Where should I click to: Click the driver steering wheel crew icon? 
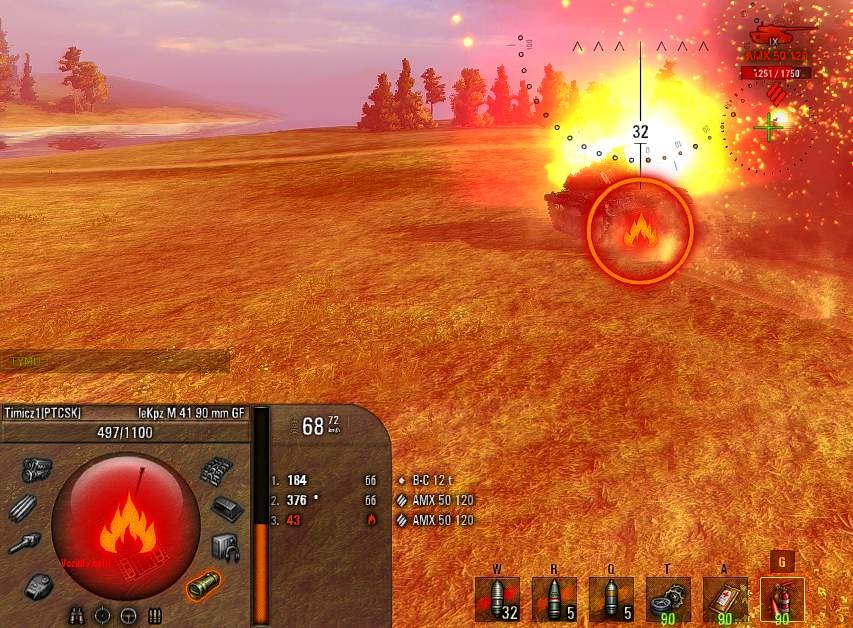(128, 614)
